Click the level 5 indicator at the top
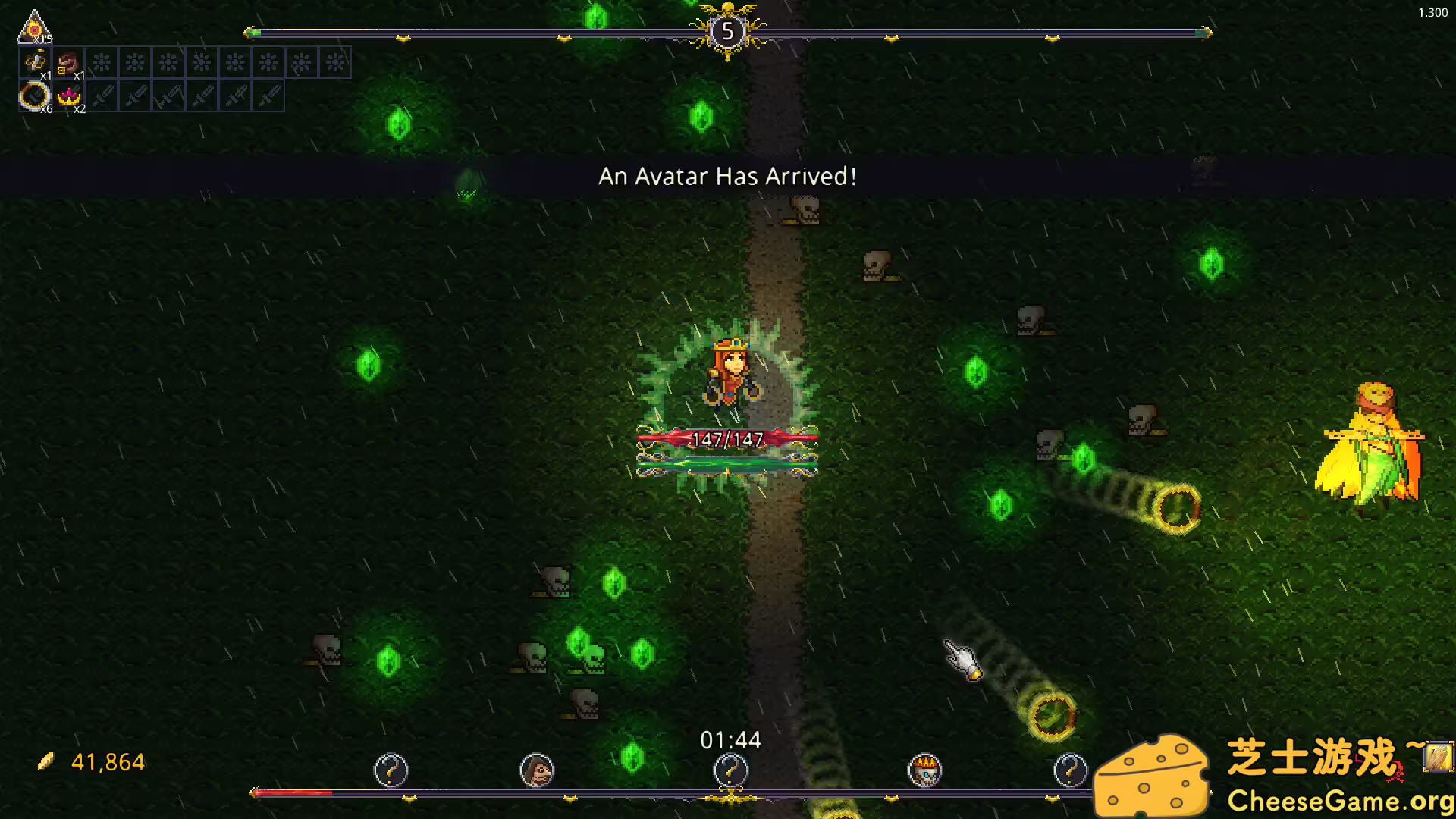 [727, 30]
